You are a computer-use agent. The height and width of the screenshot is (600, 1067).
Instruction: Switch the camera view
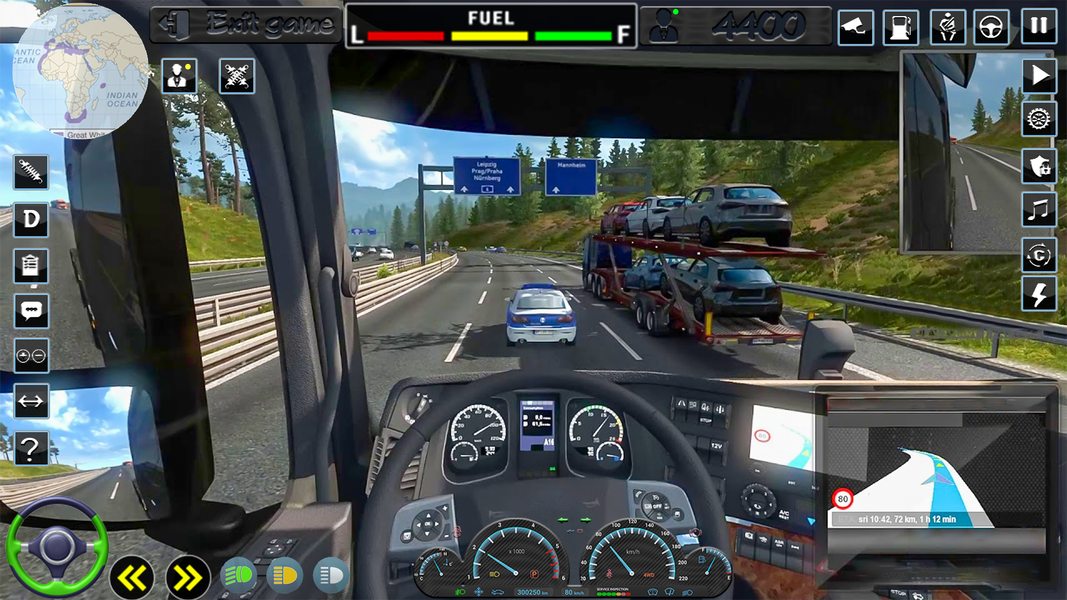pos(855,26)
